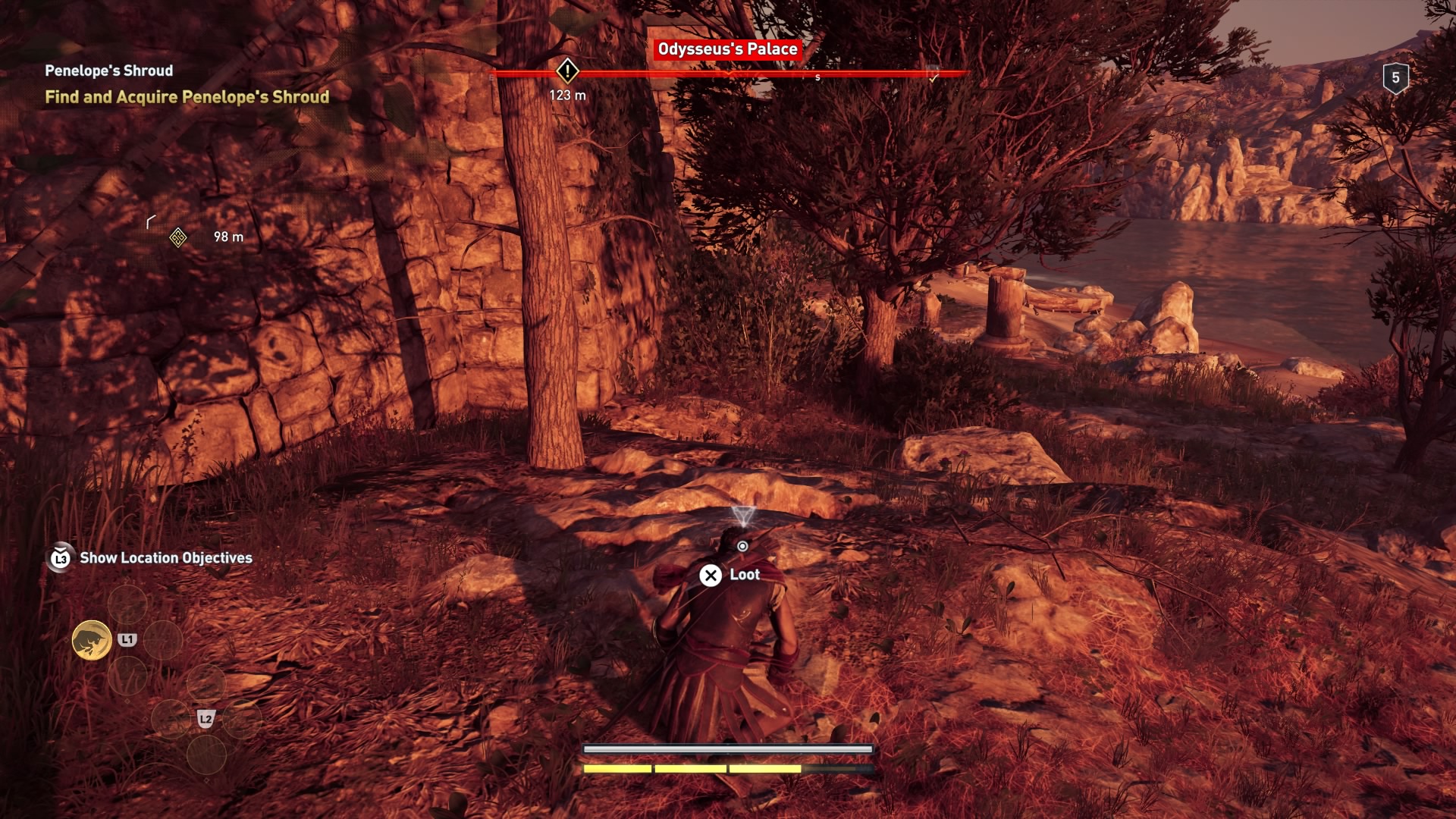Select the bull charge ability icon
Image resolution: width=1456 pixels, height=819 pixels.
click(90, 640)
